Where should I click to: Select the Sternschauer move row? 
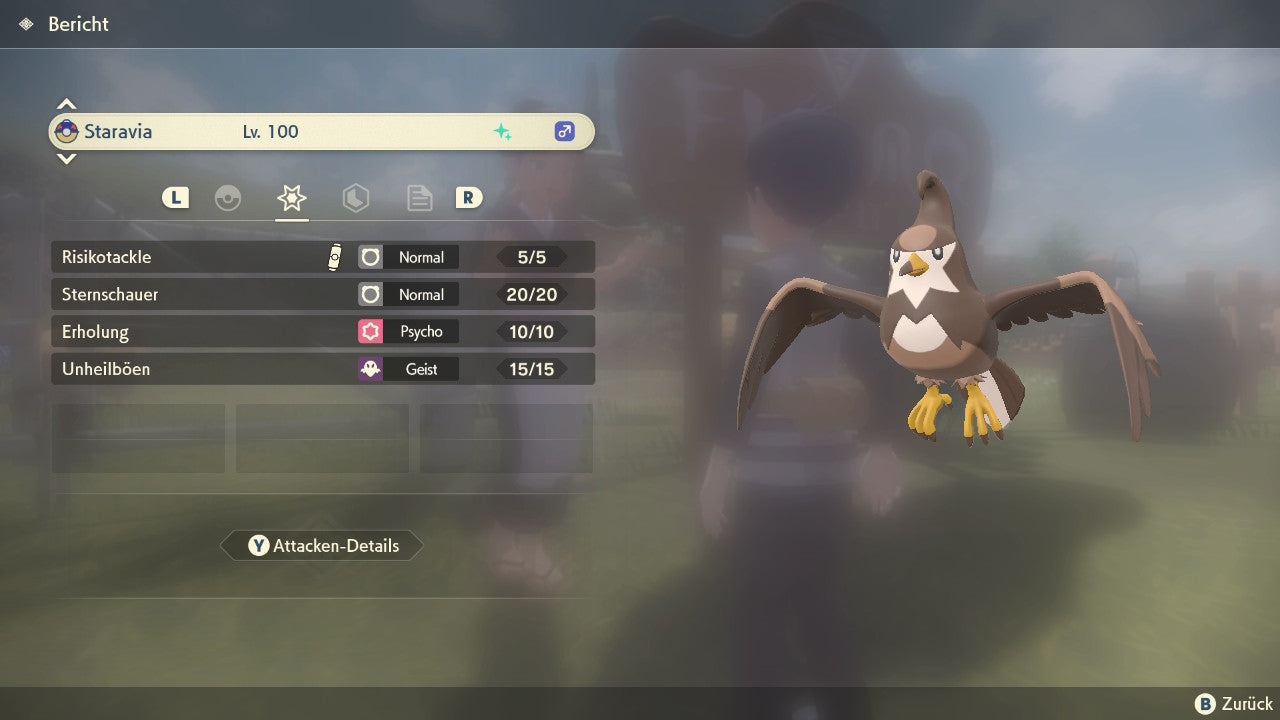pyautogui.click(x=322, y=294)
